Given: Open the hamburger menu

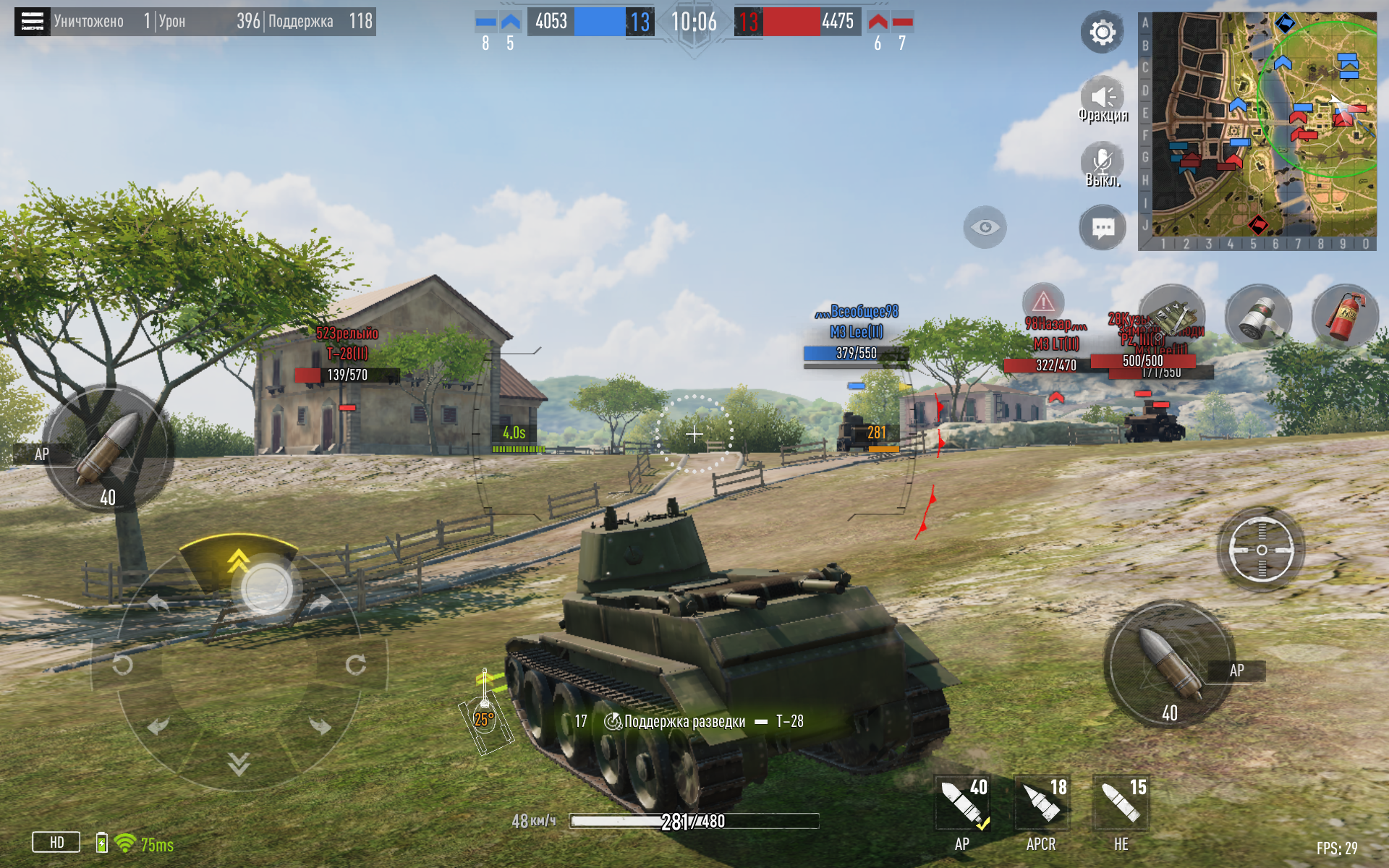Looking at the screenshot, I should click(32, 21).
